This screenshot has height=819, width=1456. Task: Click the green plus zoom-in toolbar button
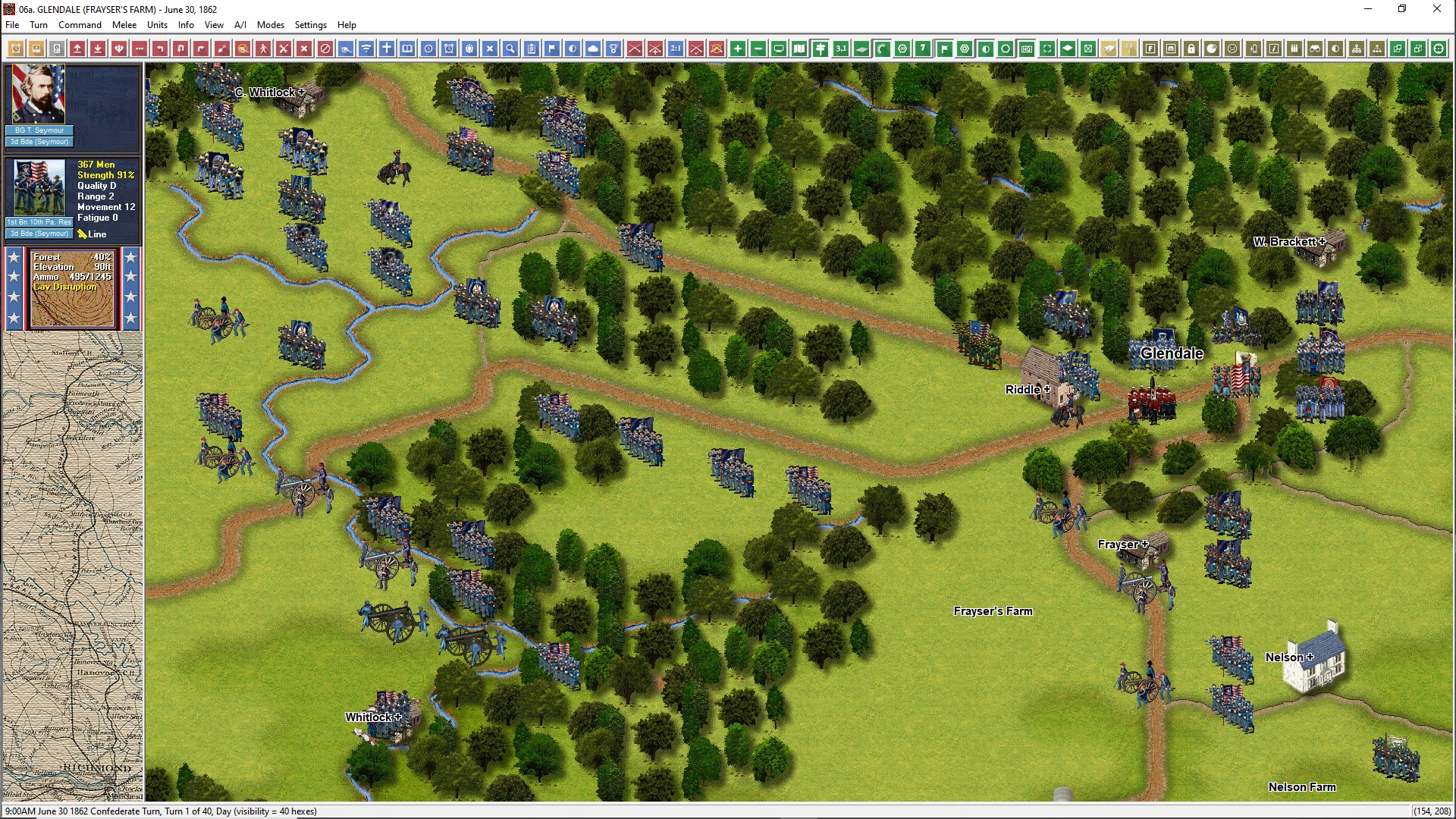point(738,49)
